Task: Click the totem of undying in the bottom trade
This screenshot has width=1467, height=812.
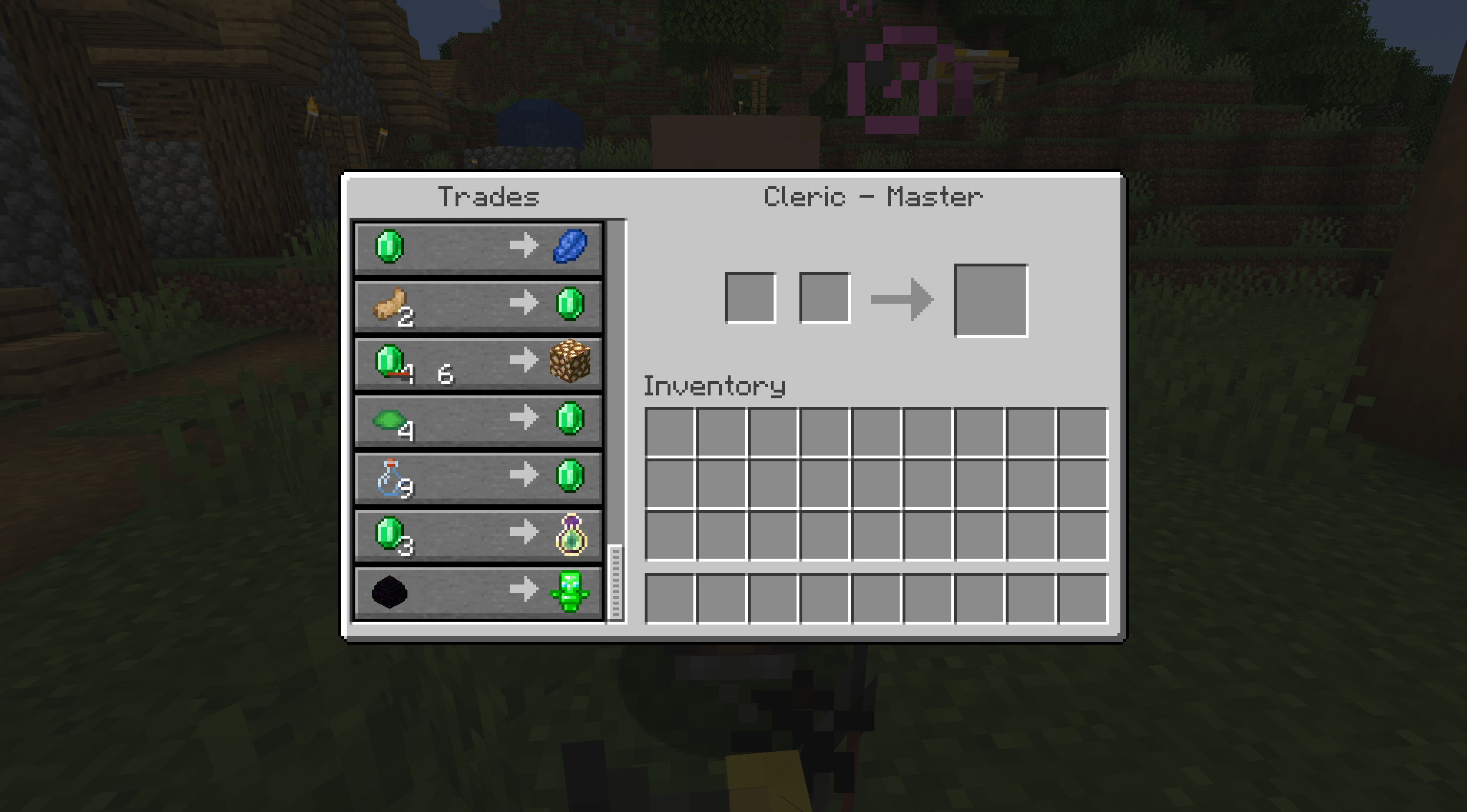Action: (575, 593)
